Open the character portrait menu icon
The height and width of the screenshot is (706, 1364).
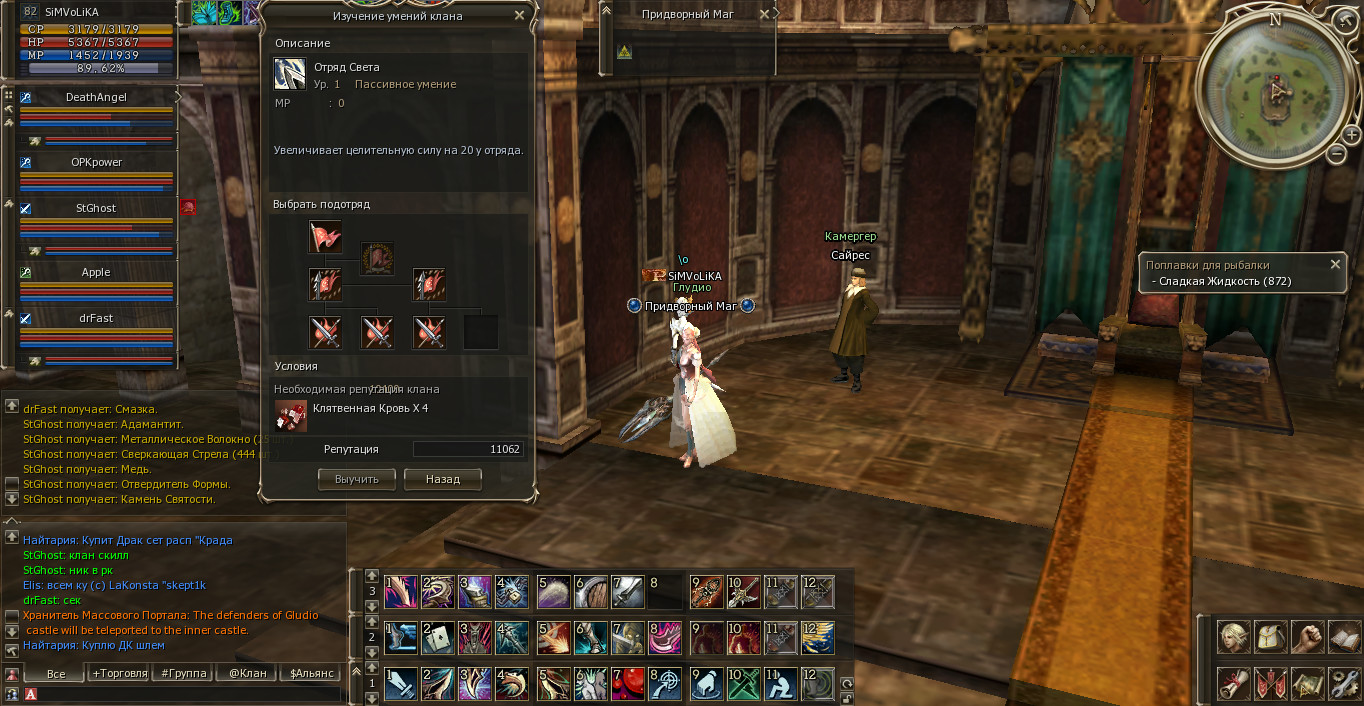click(1232, 636)
